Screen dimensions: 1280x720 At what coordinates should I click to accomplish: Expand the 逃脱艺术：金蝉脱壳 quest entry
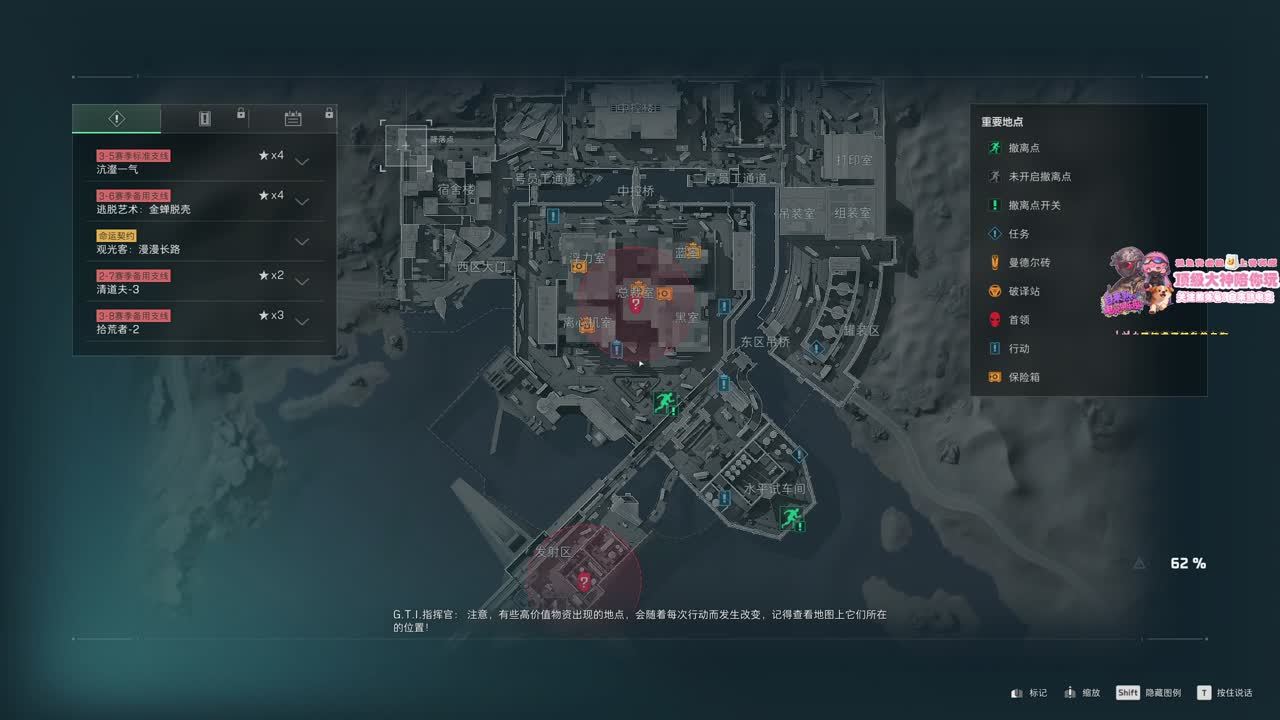pos(302,202)
